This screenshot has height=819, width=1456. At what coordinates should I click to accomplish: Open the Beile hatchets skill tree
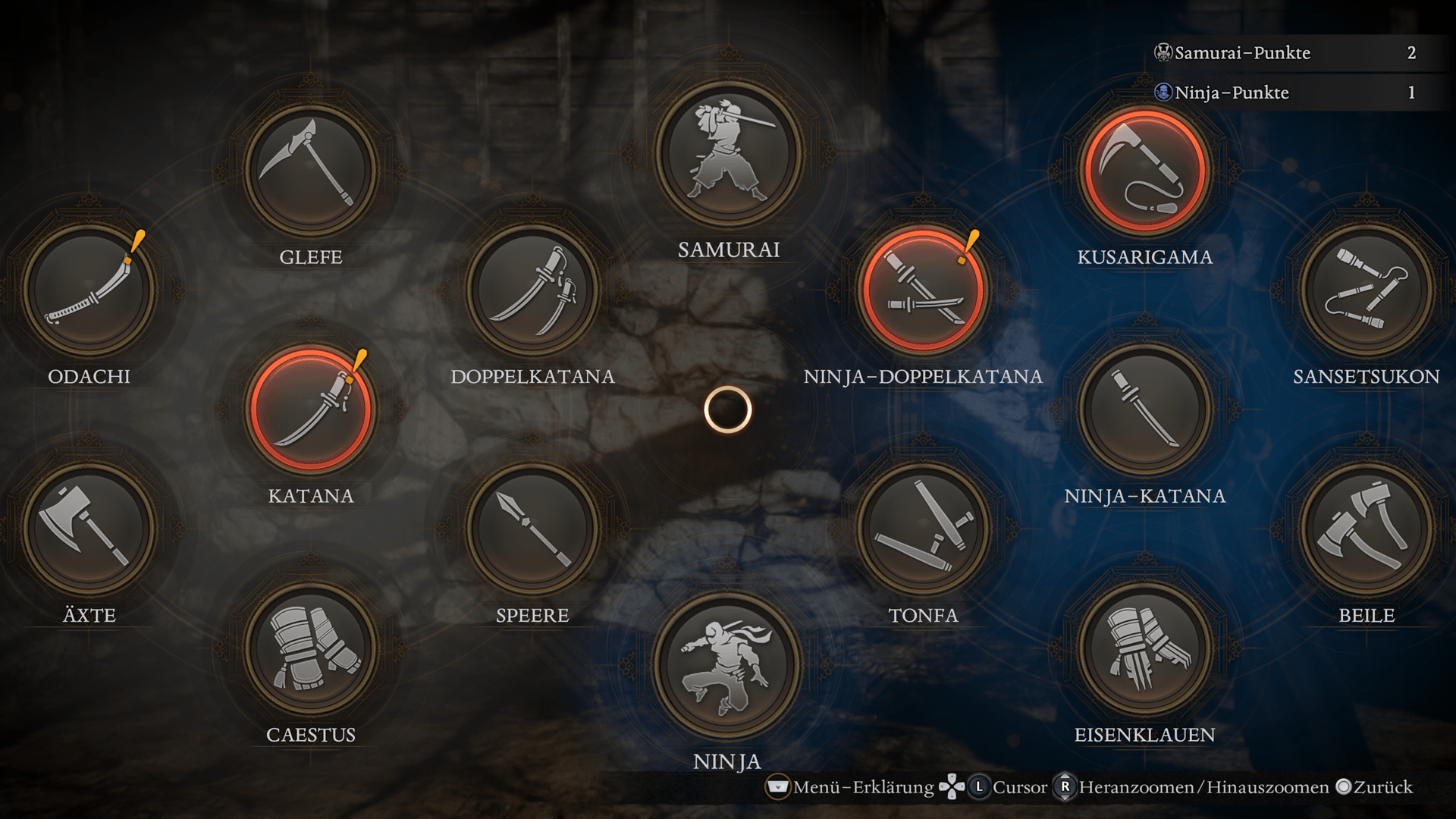tap(1367, 529)
